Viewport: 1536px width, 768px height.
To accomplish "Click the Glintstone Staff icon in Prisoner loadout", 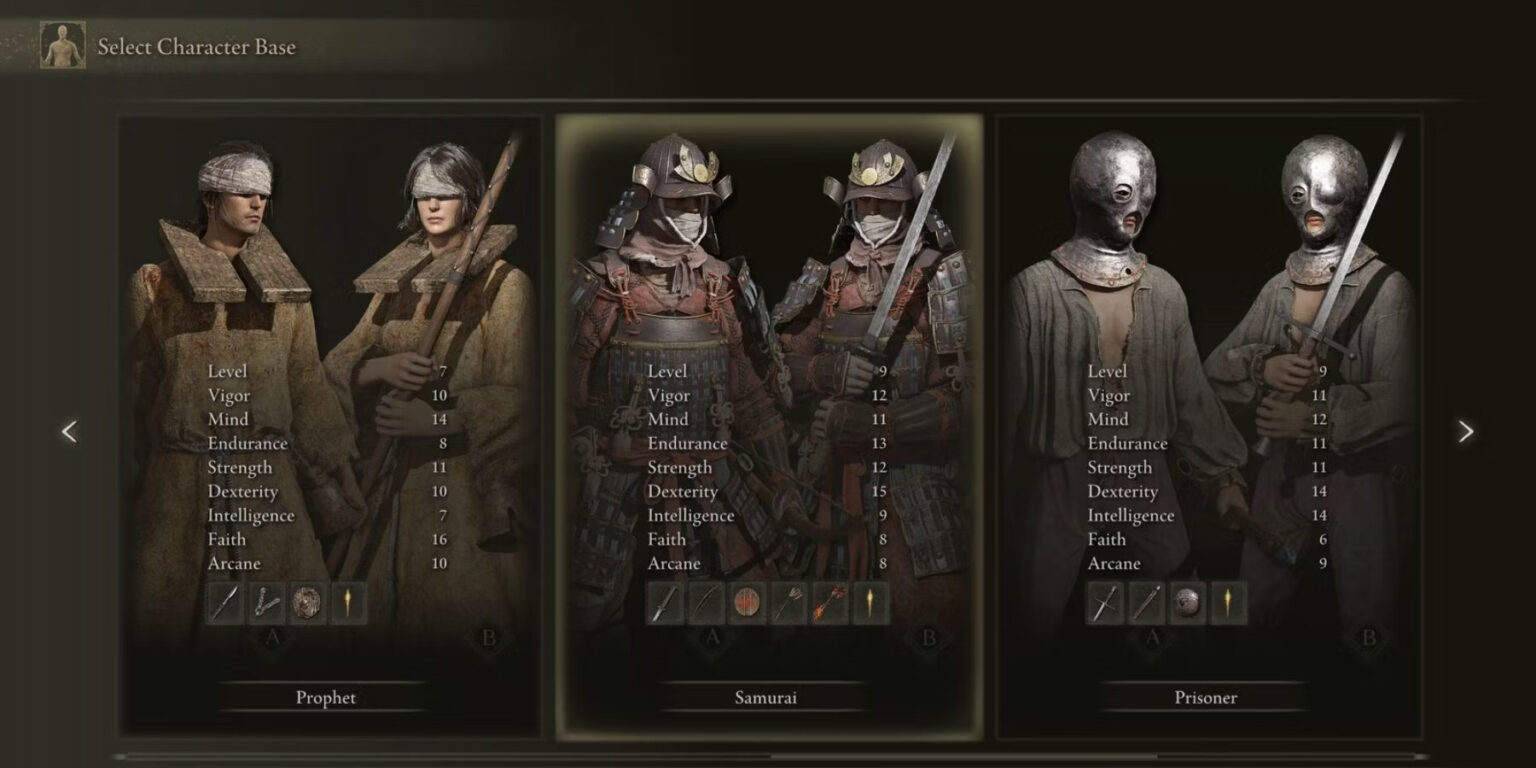I will point(1144,604).
